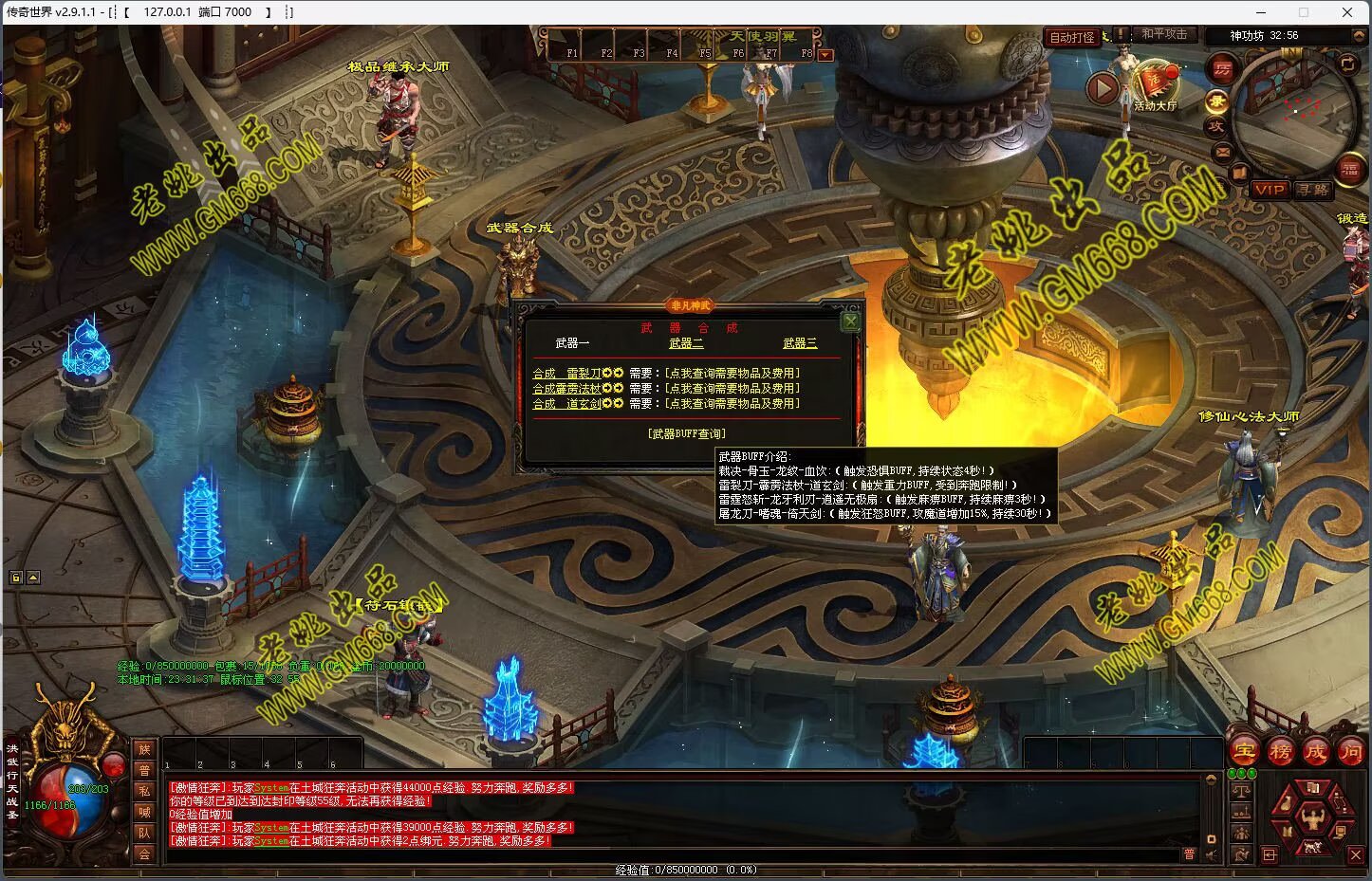Open the 武器BUFF查询 lookup
The height and width of the screenshot is (881, 1372).
point(686,433)
